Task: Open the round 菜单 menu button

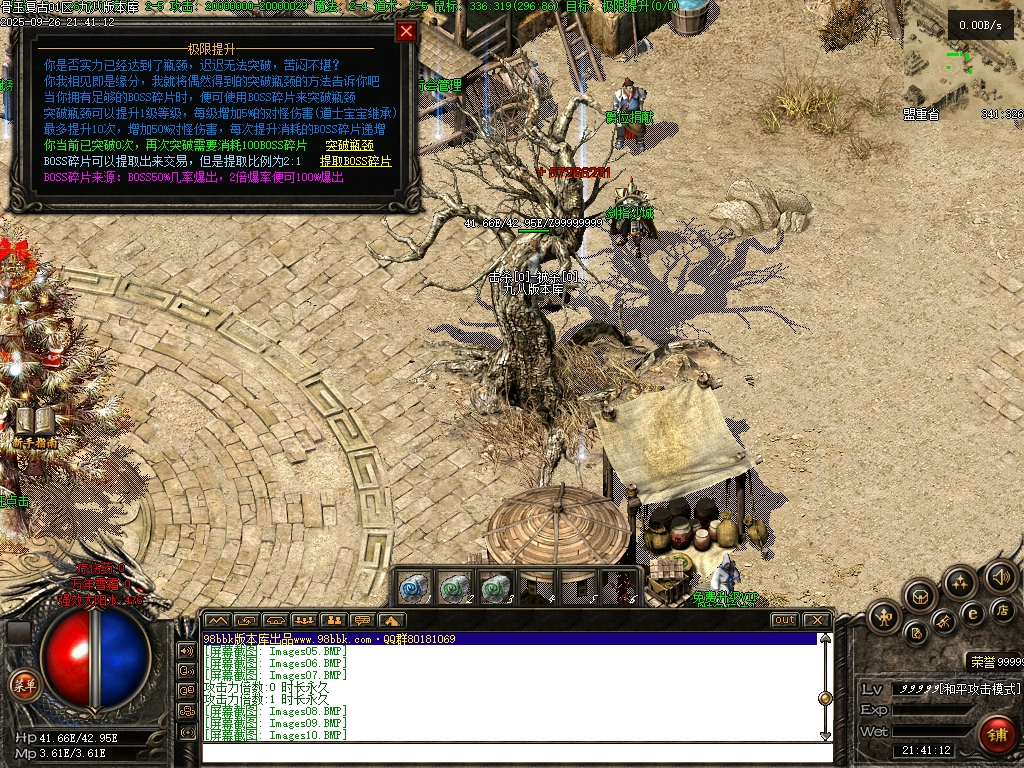Action: (22, 684)
